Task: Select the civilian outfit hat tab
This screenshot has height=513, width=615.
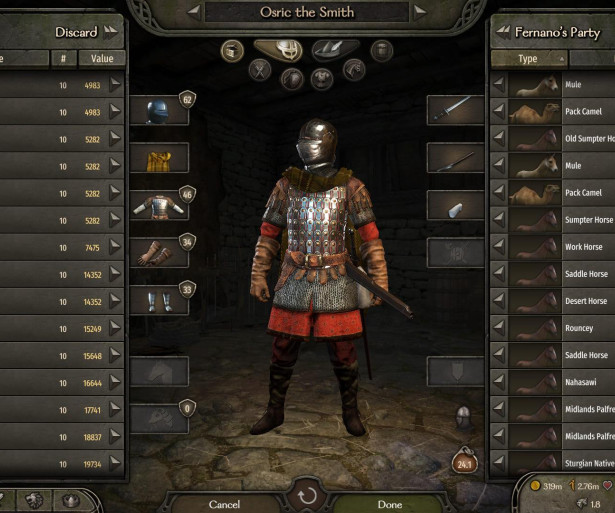Action: pos(335,49)
